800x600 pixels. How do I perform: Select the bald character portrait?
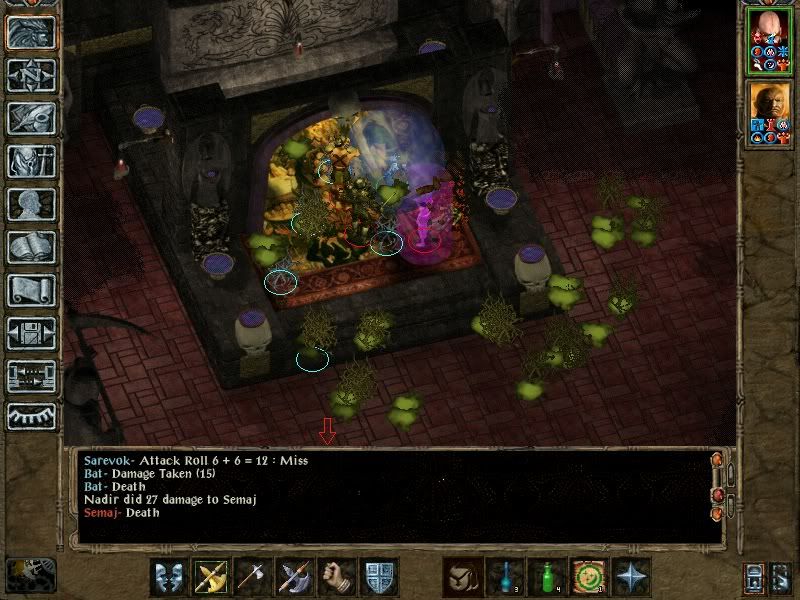pyautogui.click(x=770, y=42)
